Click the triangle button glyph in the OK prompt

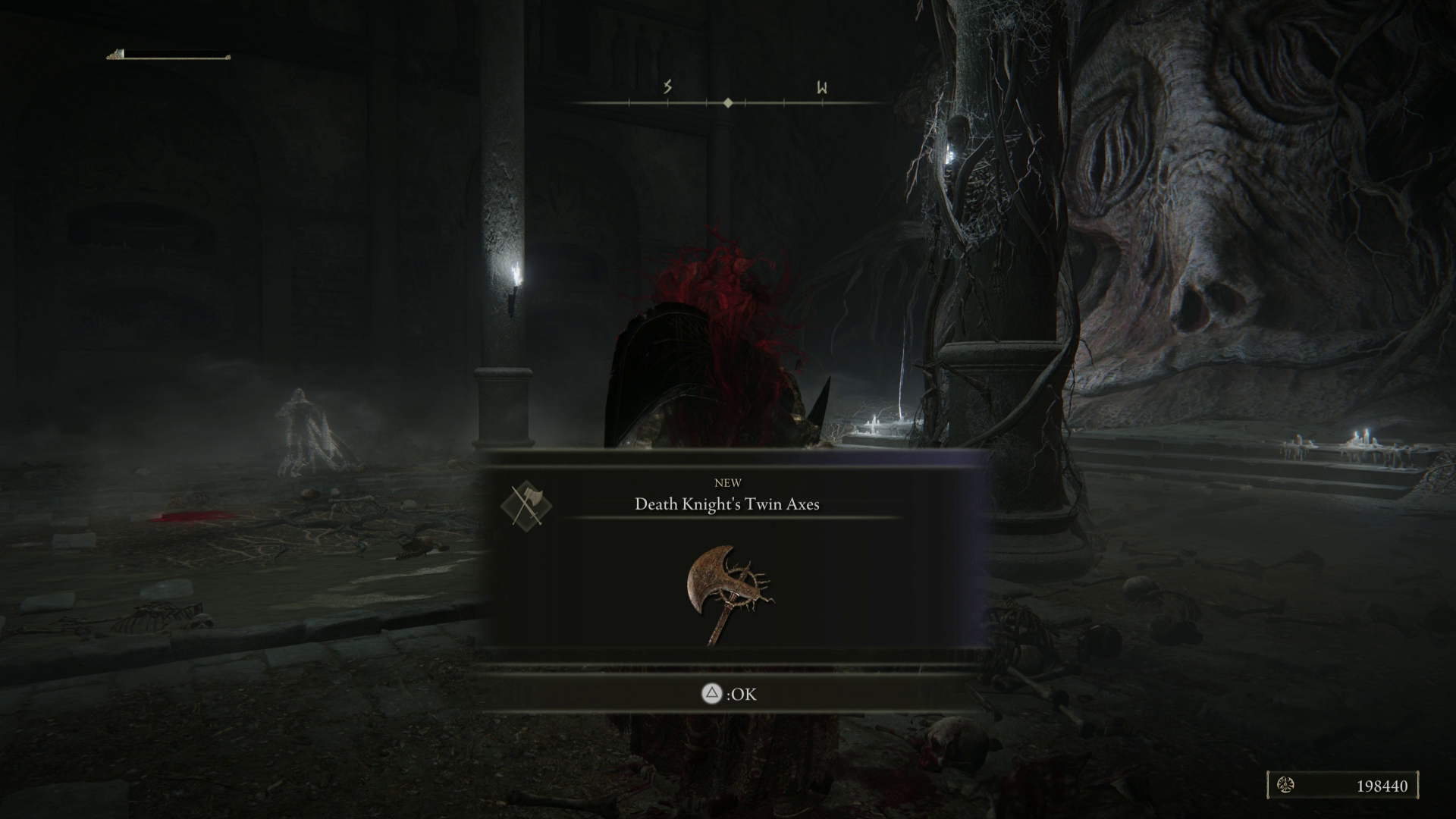711,694
